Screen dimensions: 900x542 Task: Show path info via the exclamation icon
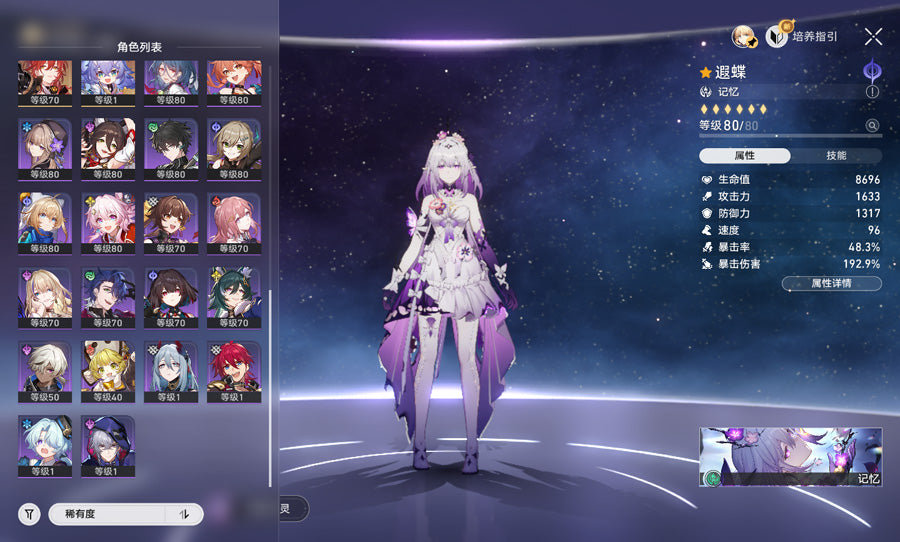tap(872, 91)
